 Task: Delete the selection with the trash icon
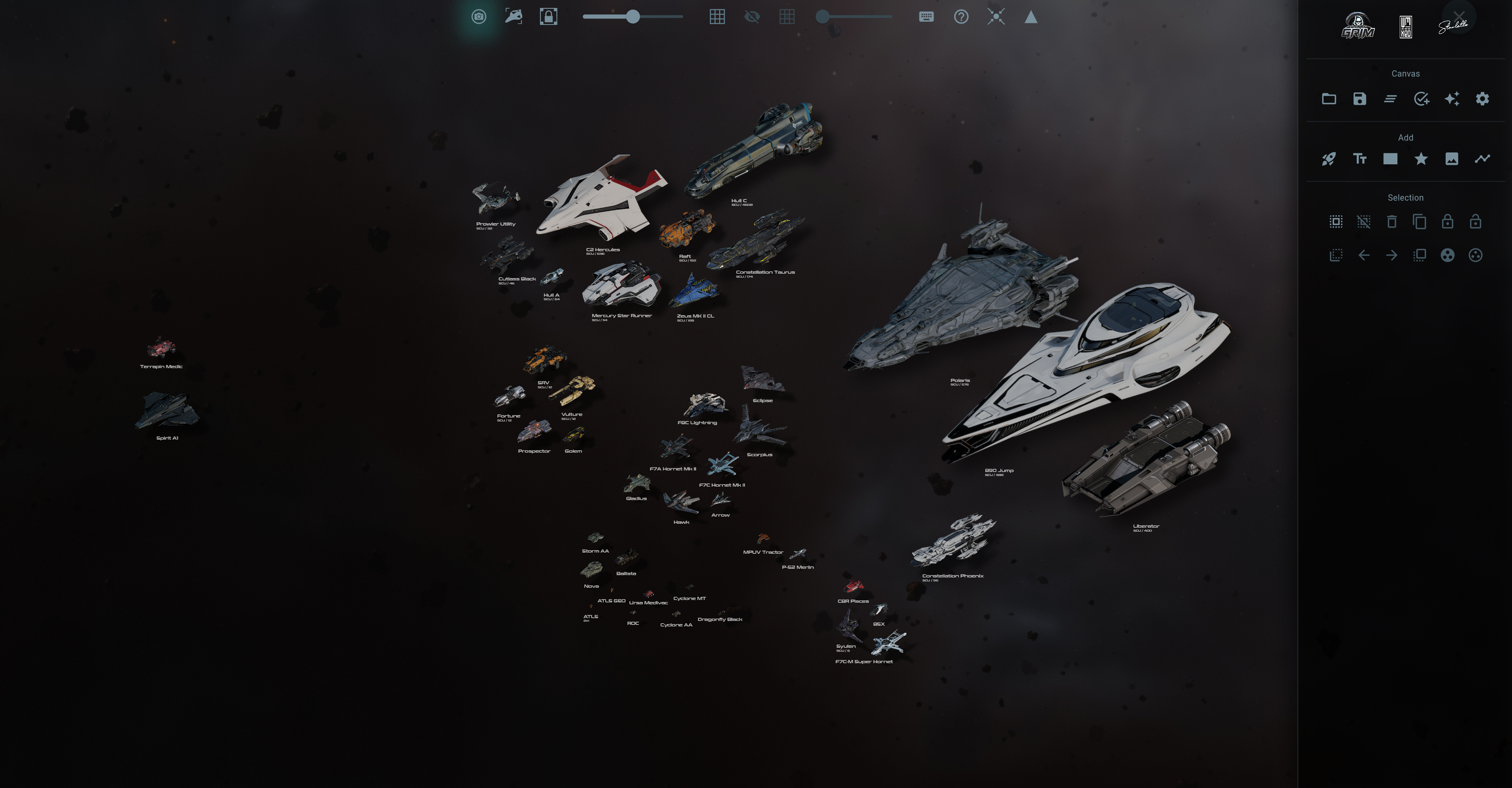point(1391,222)
